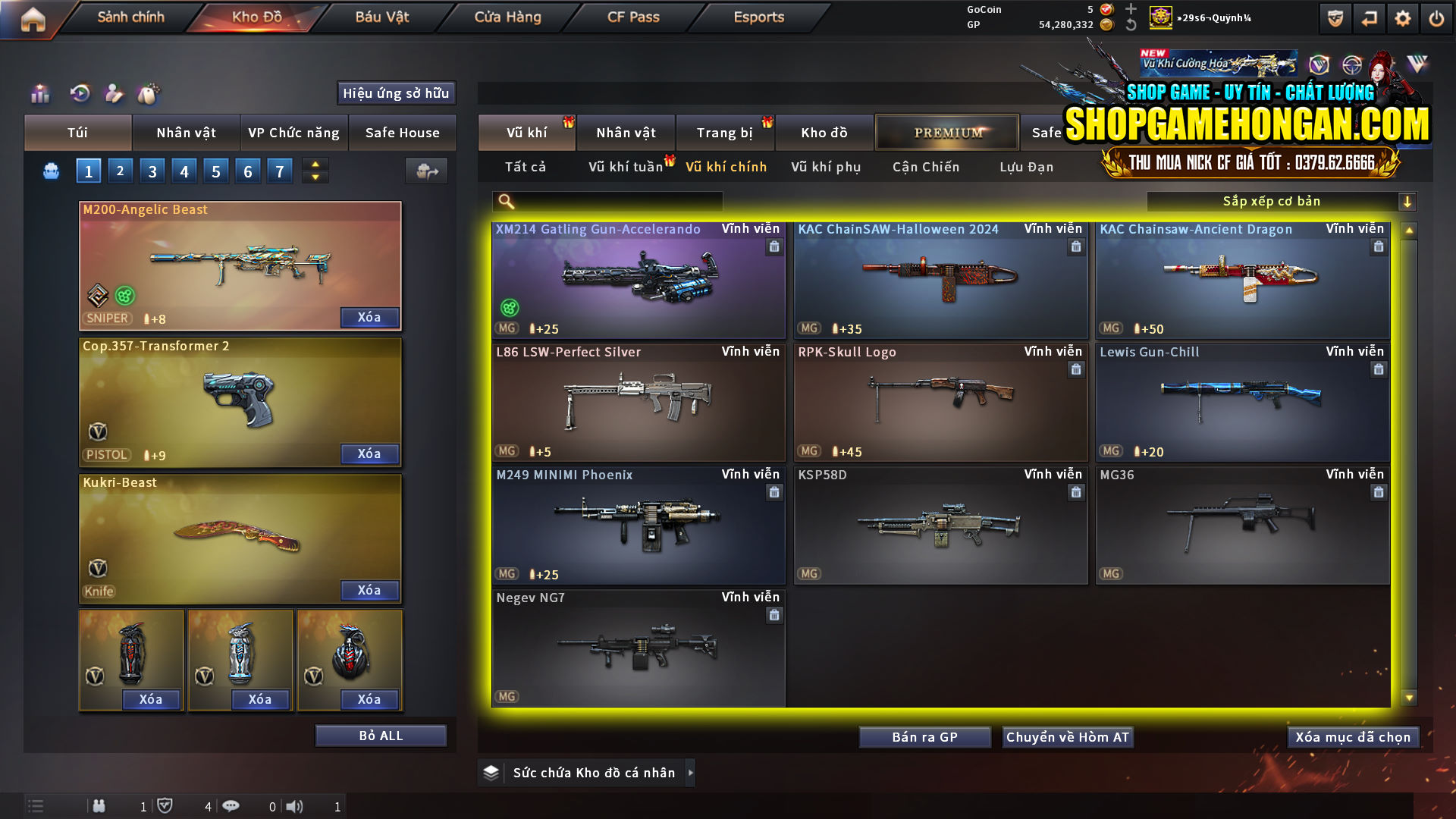Open the settings gear in the top-right corner
Viewport: 1456px width, 819px height.
point(1404,20)
